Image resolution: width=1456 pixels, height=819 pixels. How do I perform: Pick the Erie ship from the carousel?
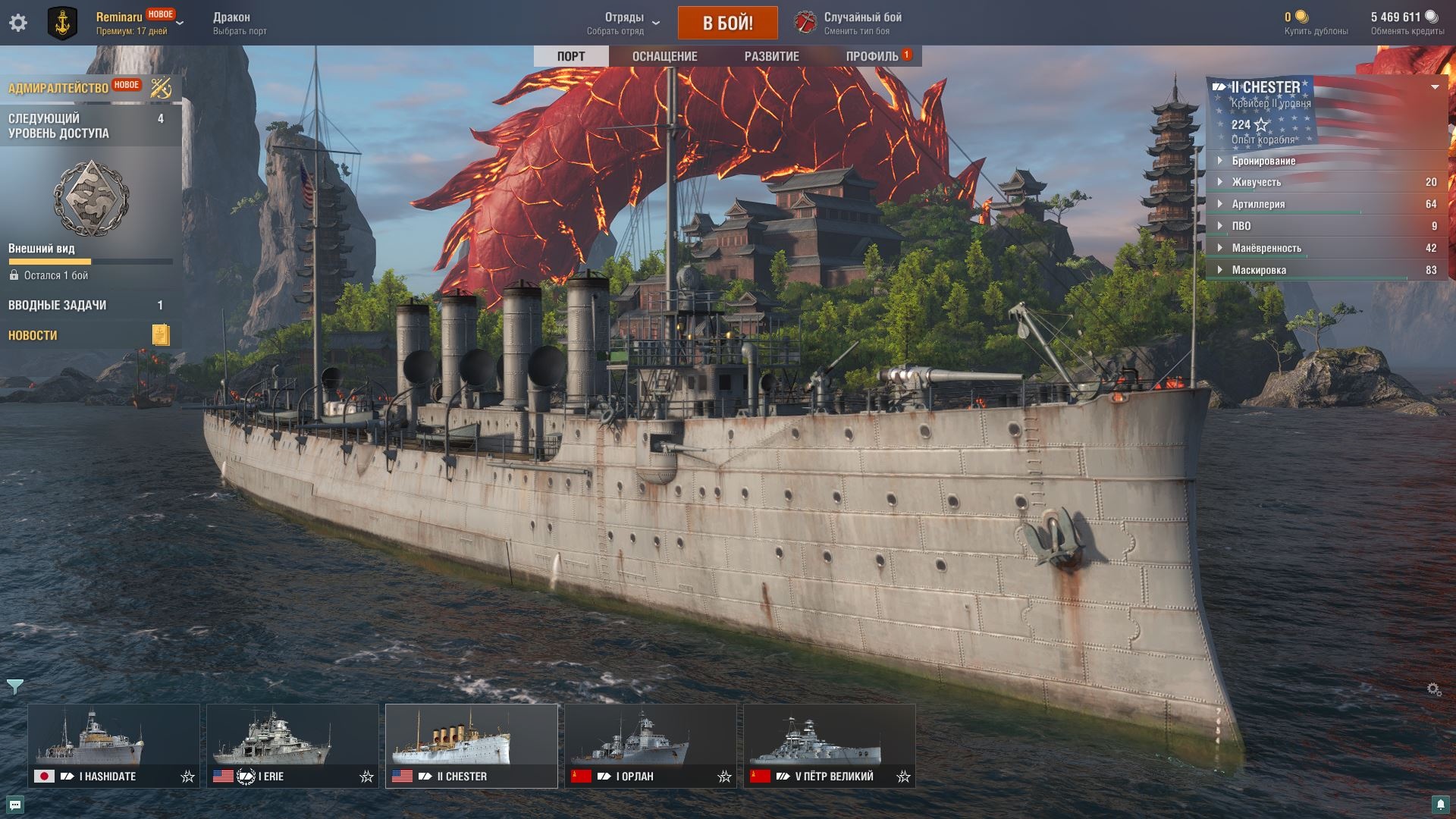point(292,745)
